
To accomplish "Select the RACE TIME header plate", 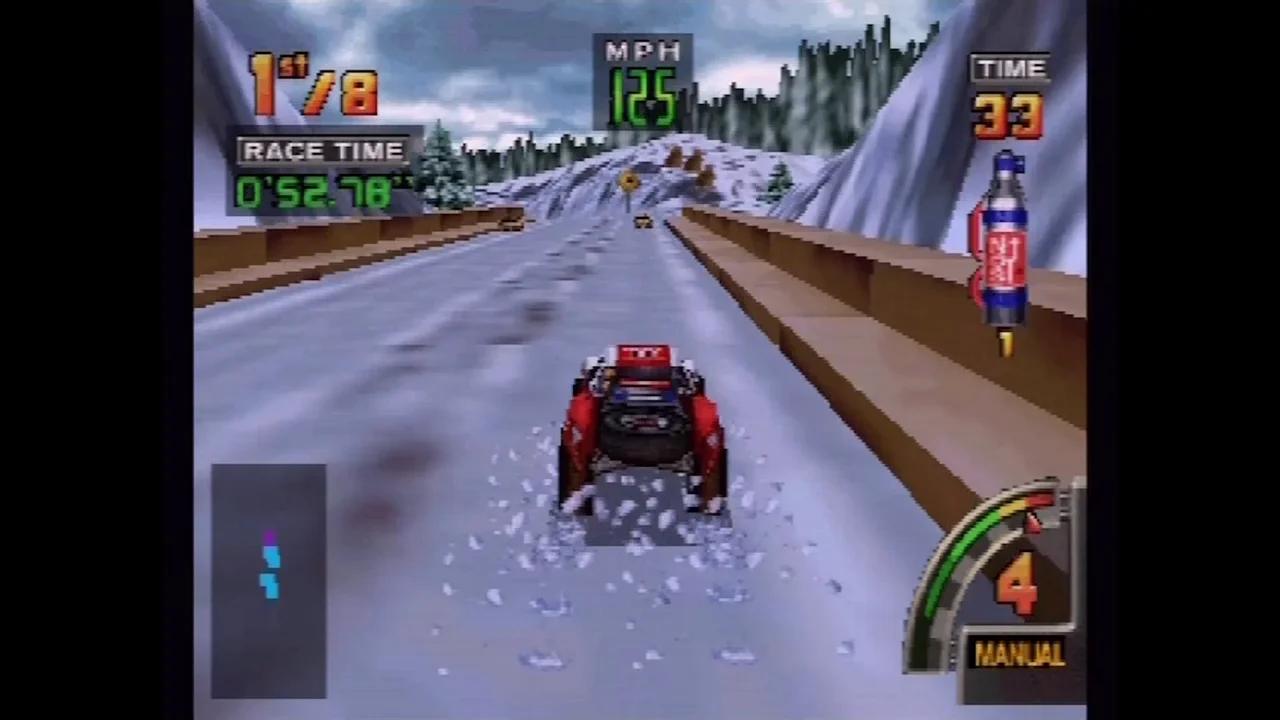I will [x=323, y=151].
